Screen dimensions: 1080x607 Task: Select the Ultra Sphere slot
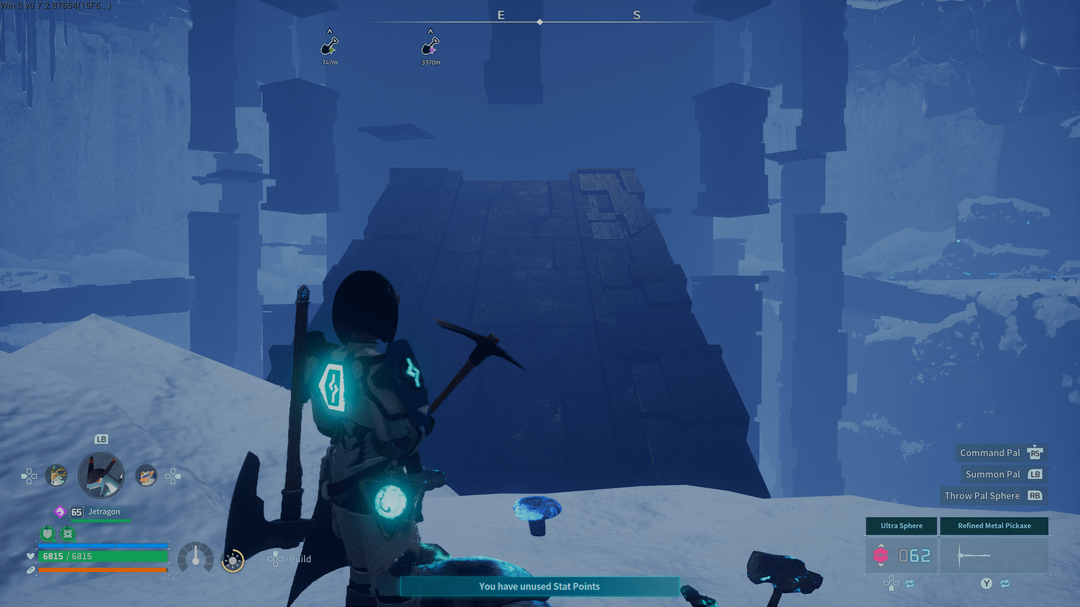901,554
